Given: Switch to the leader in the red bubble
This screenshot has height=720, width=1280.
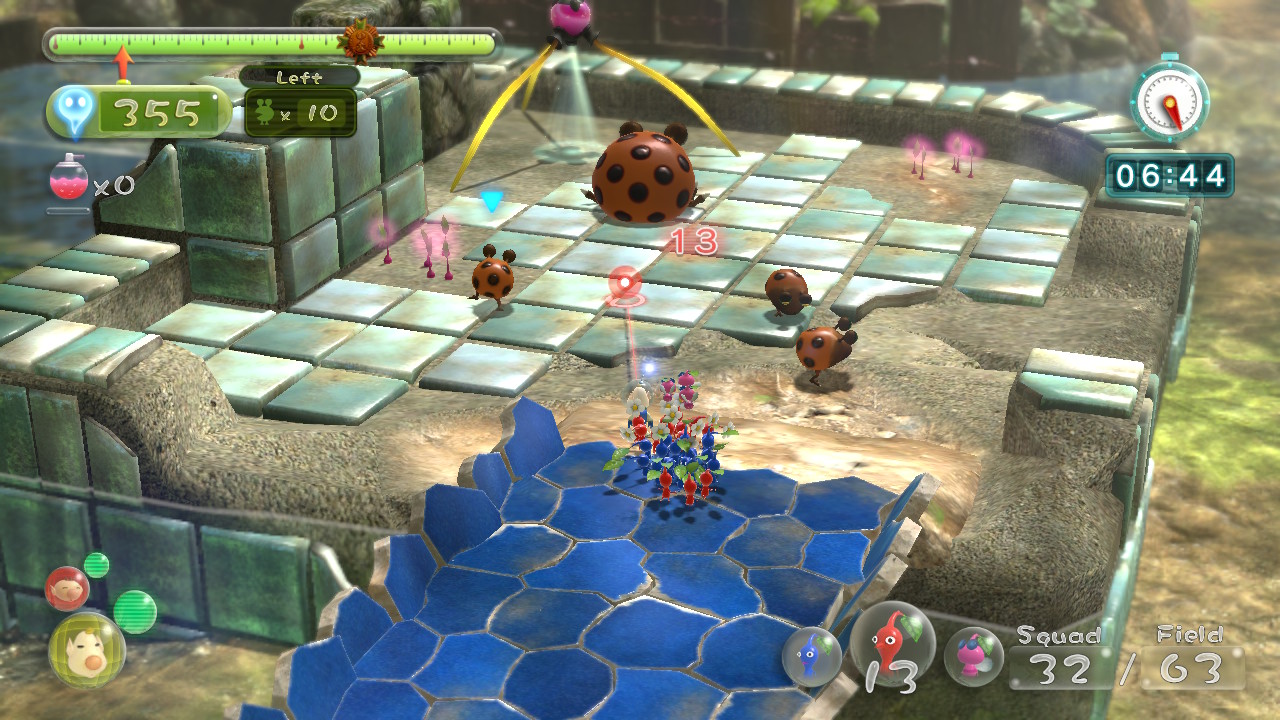Looking at the screenshot, I should 67,588.
